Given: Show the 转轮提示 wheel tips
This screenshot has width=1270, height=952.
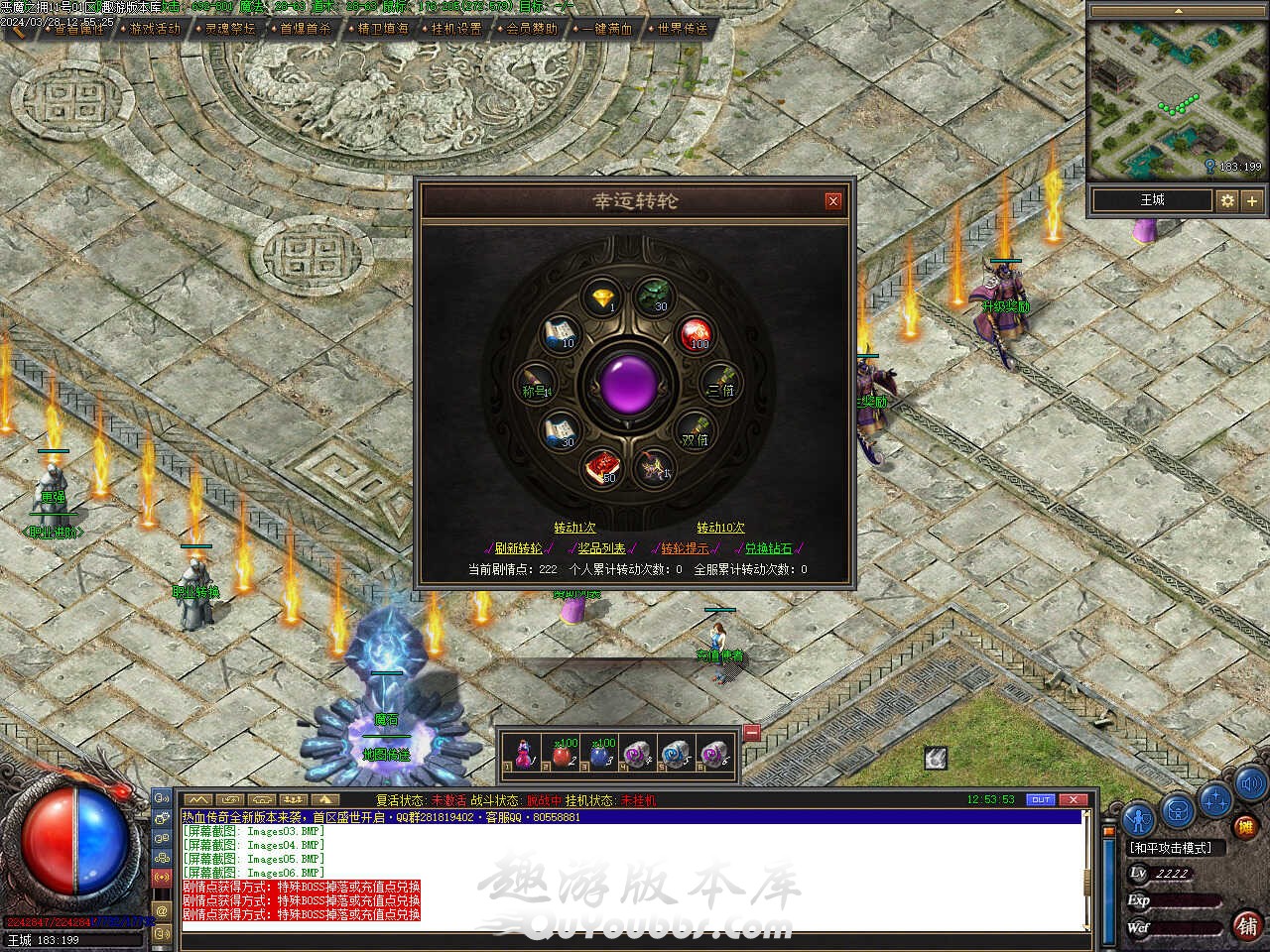Looking at the screenshot, I should 685,548.
